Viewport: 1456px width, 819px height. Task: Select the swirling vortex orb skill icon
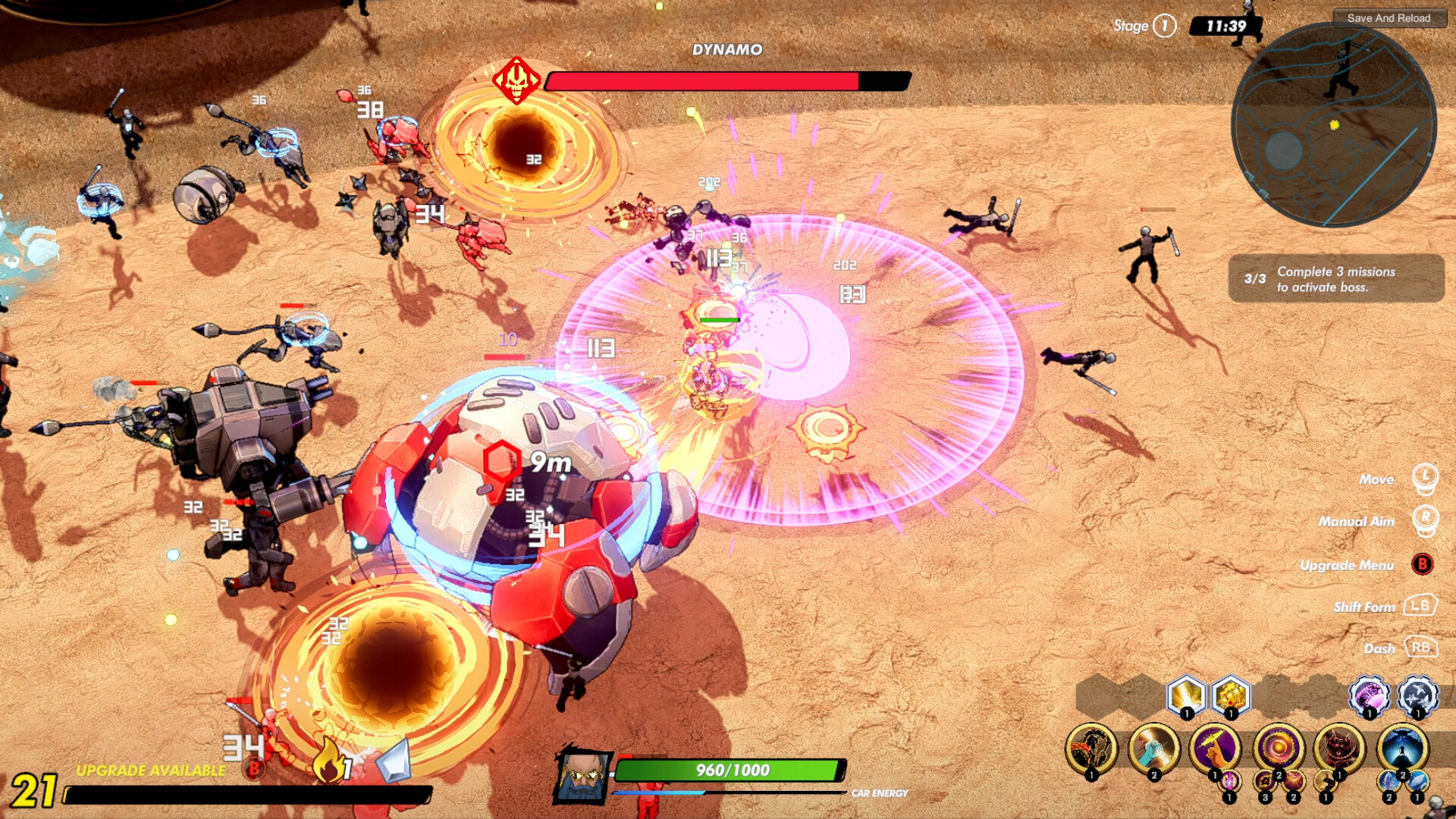tap(1277, 748)
